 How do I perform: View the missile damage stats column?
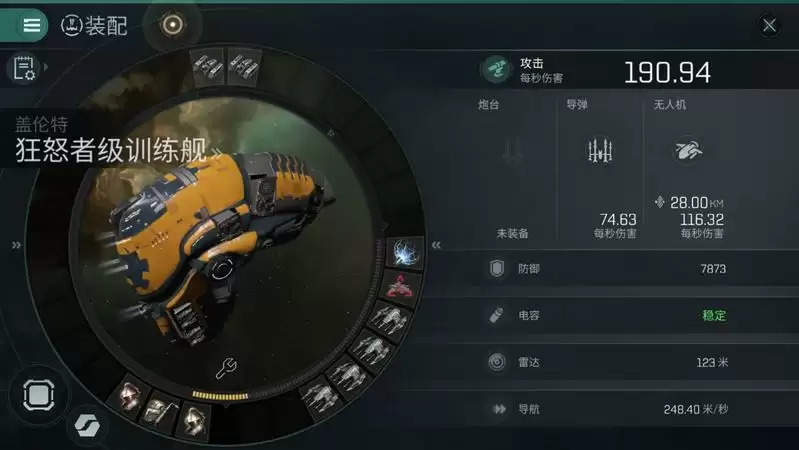599,170
